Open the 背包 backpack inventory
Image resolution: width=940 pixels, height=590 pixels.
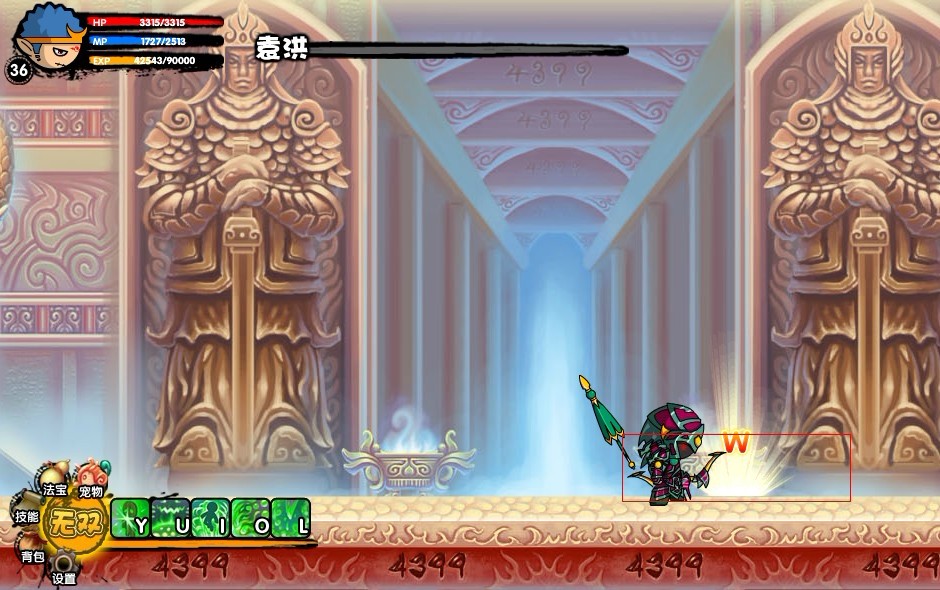click(x=33, y=552)
